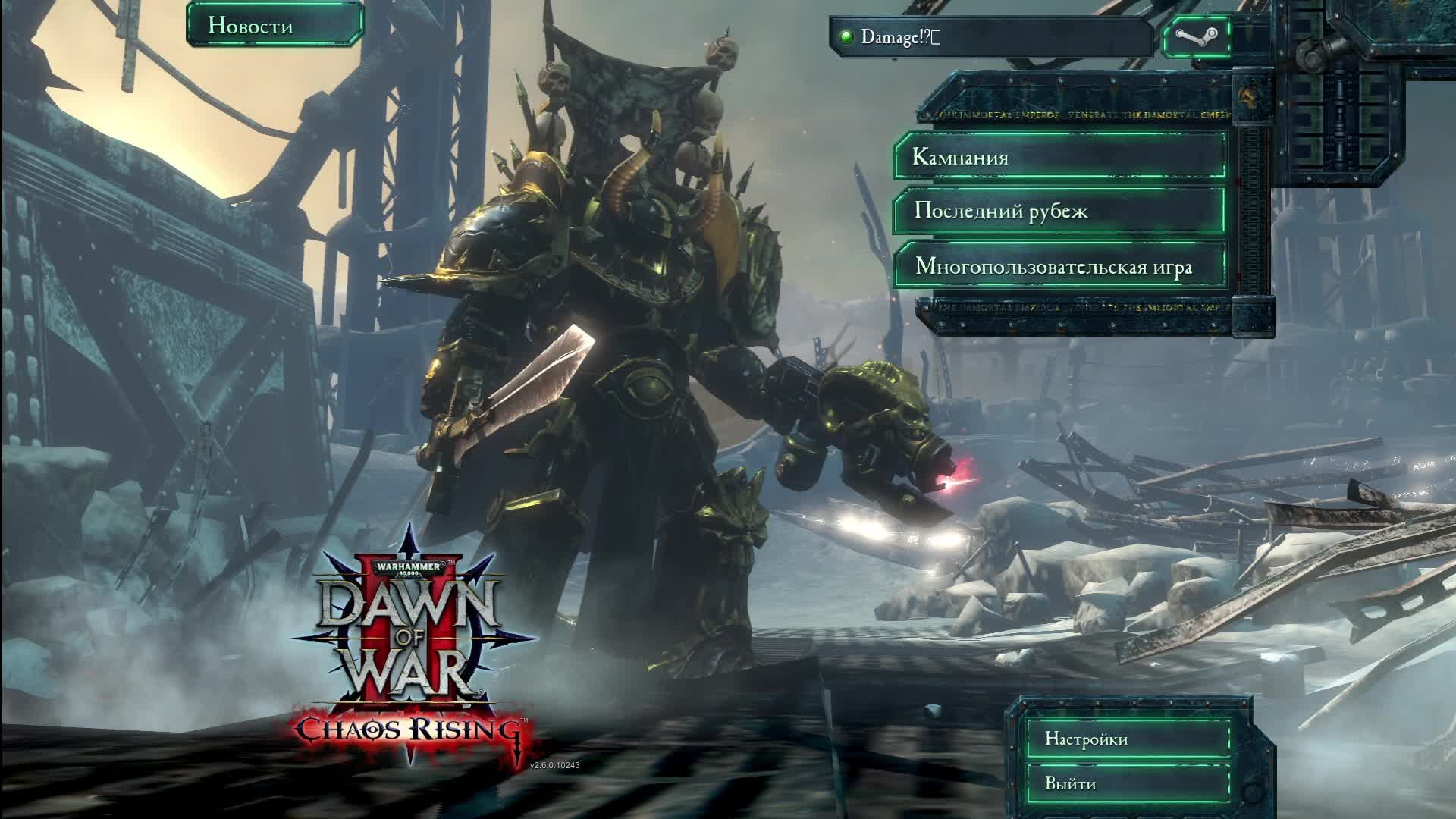Image resolution: width=1456 pixels, height=819 pixels.
Task: Open the Новости news panel
Action: (275, 25)
